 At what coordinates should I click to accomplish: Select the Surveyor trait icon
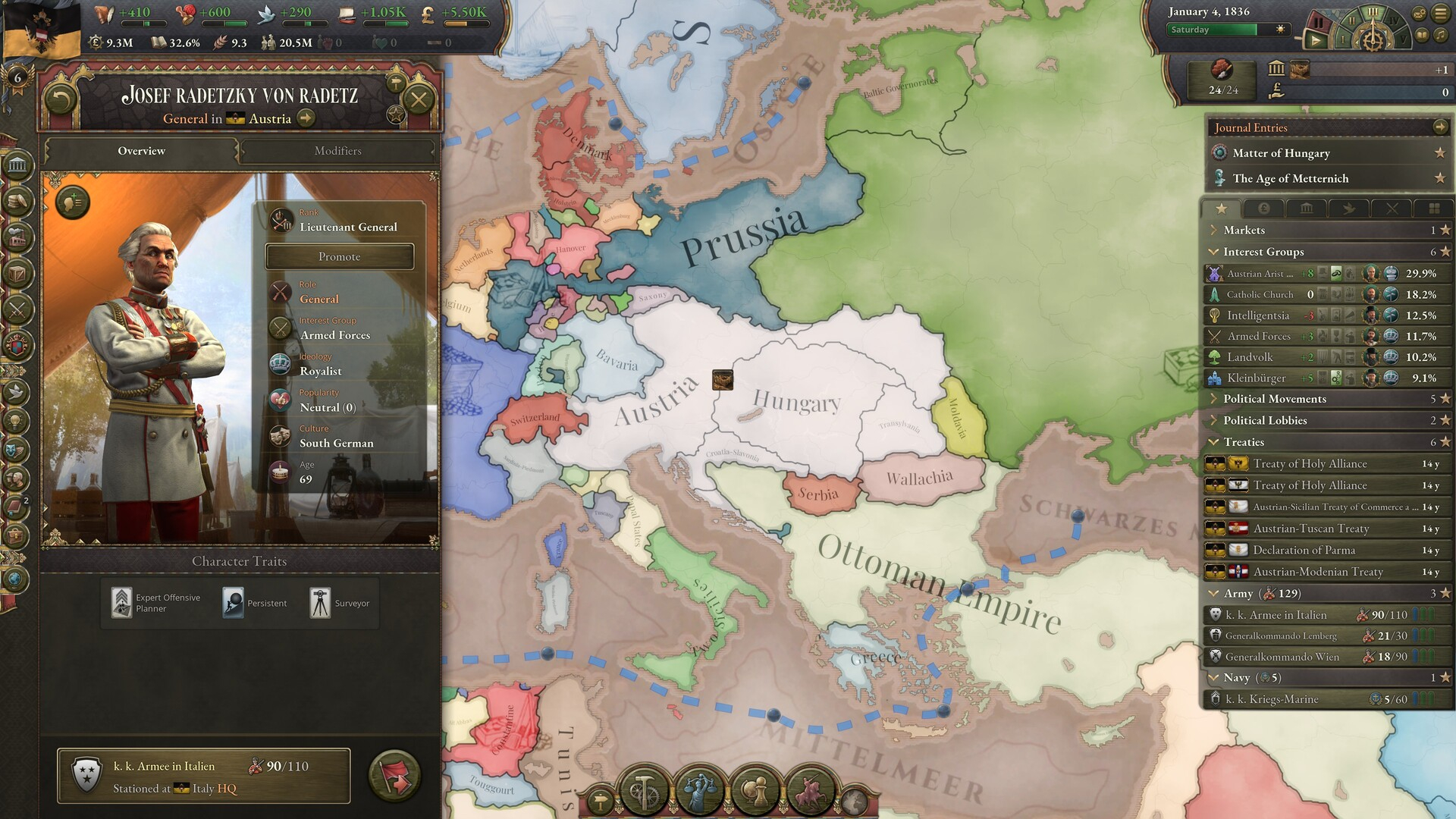pyautogui.click(x=320, y=603)
